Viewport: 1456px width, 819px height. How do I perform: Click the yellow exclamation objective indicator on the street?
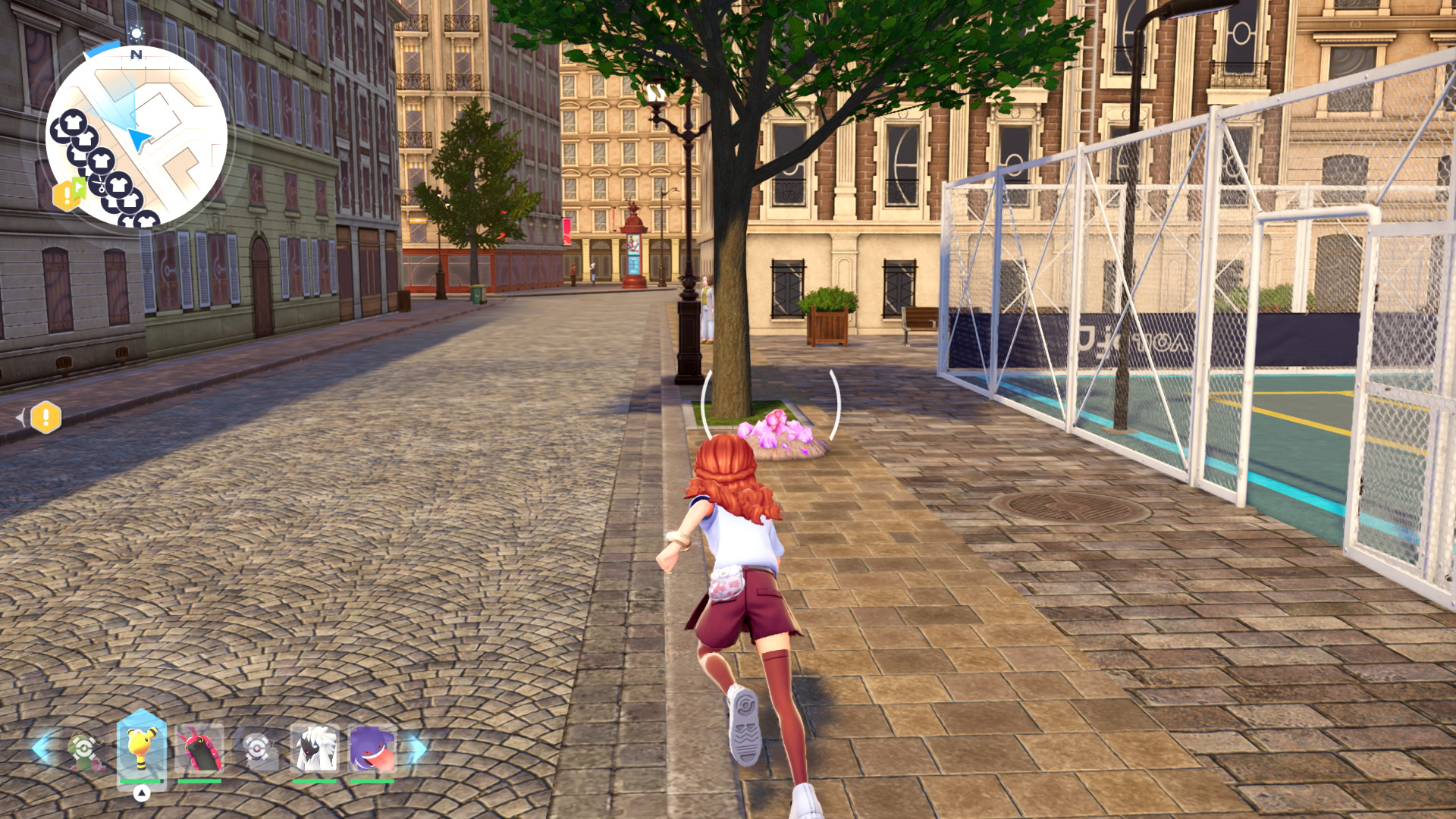click(46, 417)
